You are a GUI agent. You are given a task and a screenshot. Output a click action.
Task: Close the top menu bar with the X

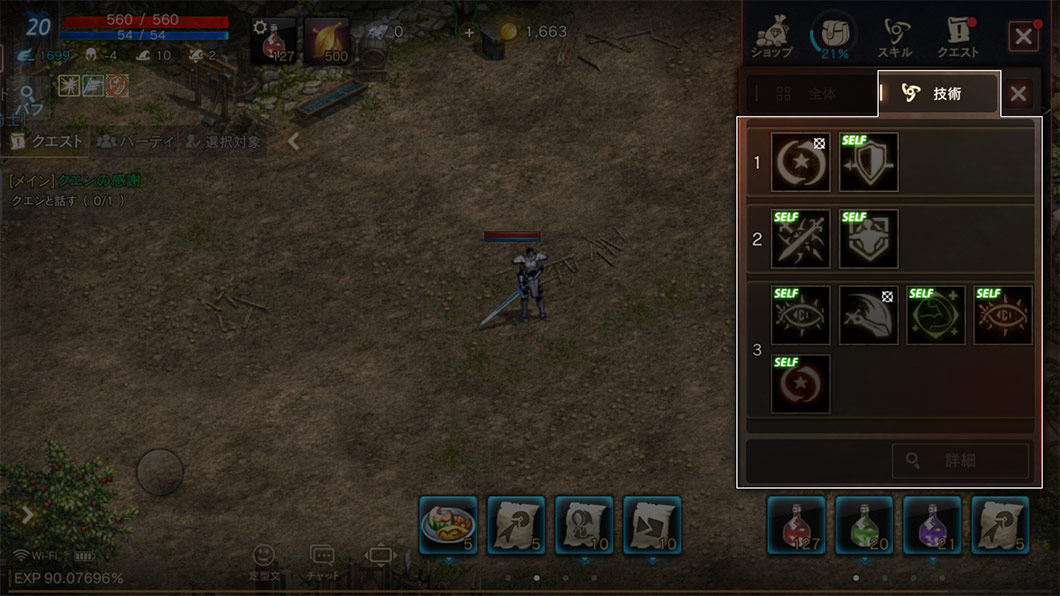(x=1023, y=37)
